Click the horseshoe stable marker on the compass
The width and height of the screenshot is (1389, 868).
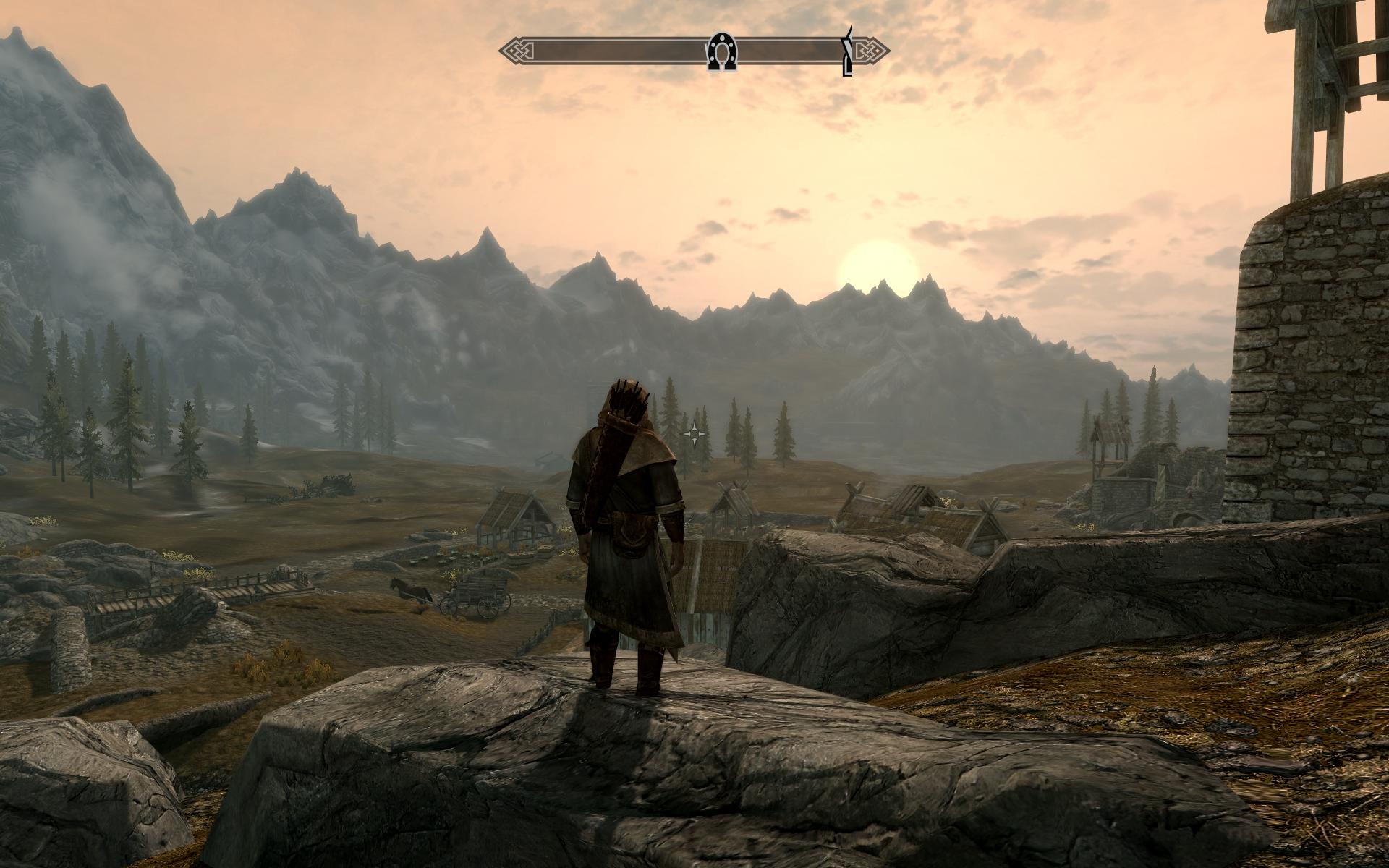(x=721, y=51)
